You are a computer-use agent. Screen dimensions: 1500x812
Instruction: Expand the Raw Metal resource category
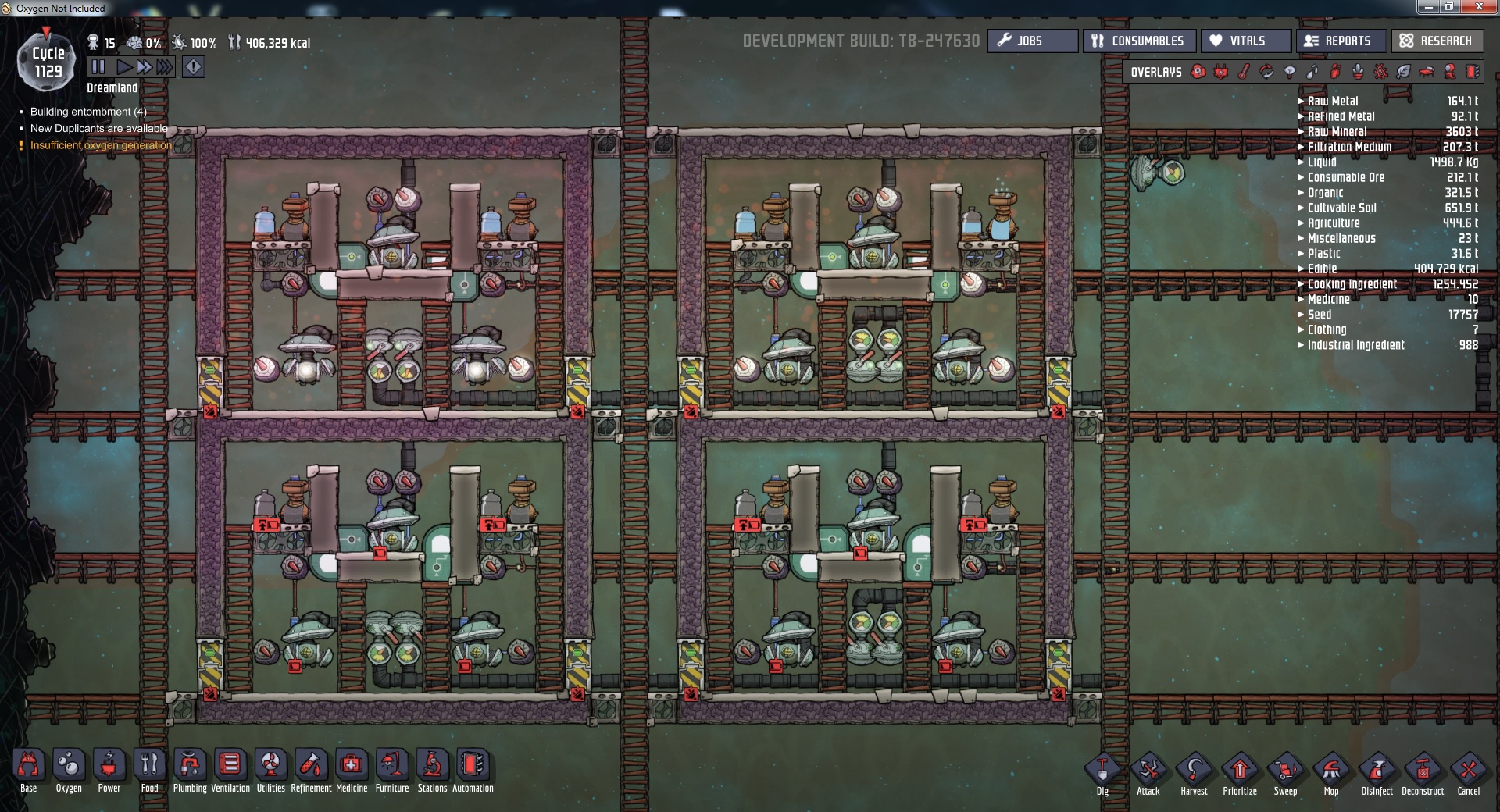coord(1299,101)
